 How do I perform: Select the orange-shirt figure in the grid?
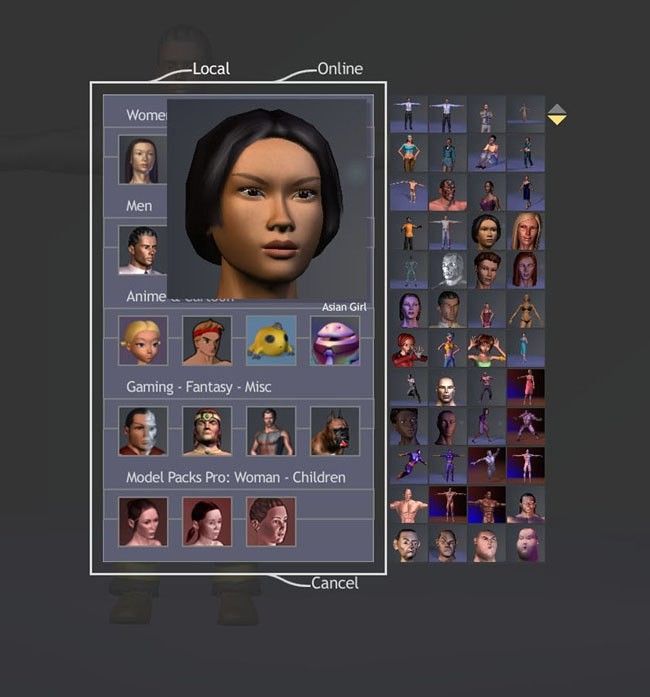(409, 231)
